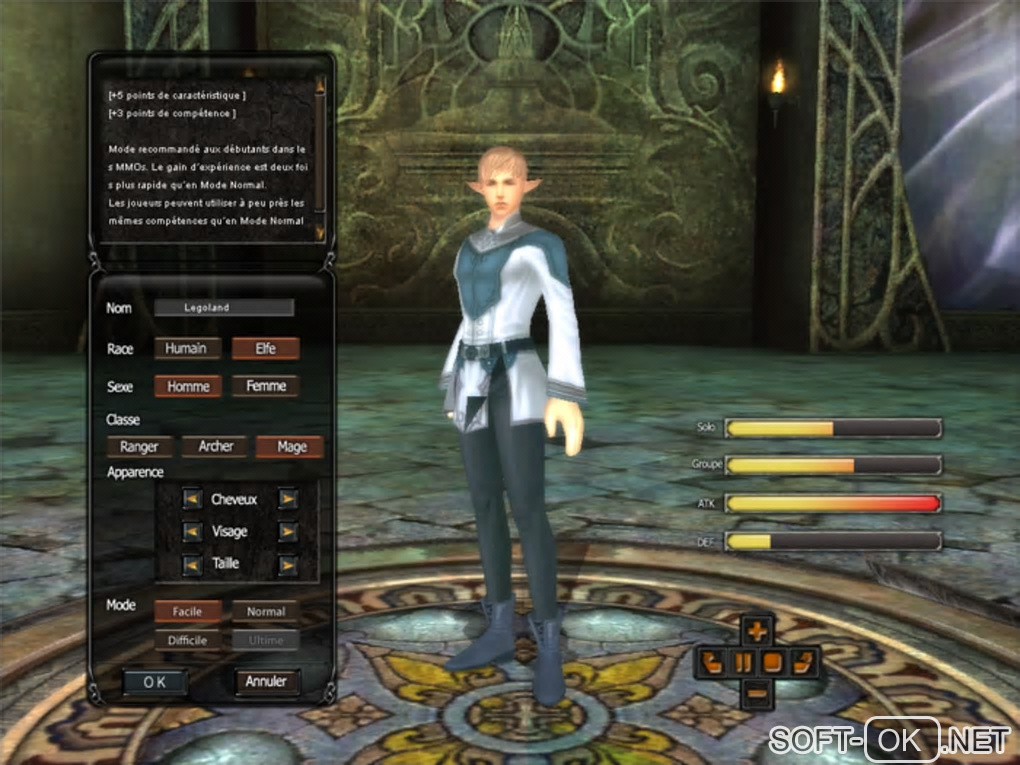Show the next Cheveux hairstyle
Screen dimensions: 1020x765
[287, 498]
